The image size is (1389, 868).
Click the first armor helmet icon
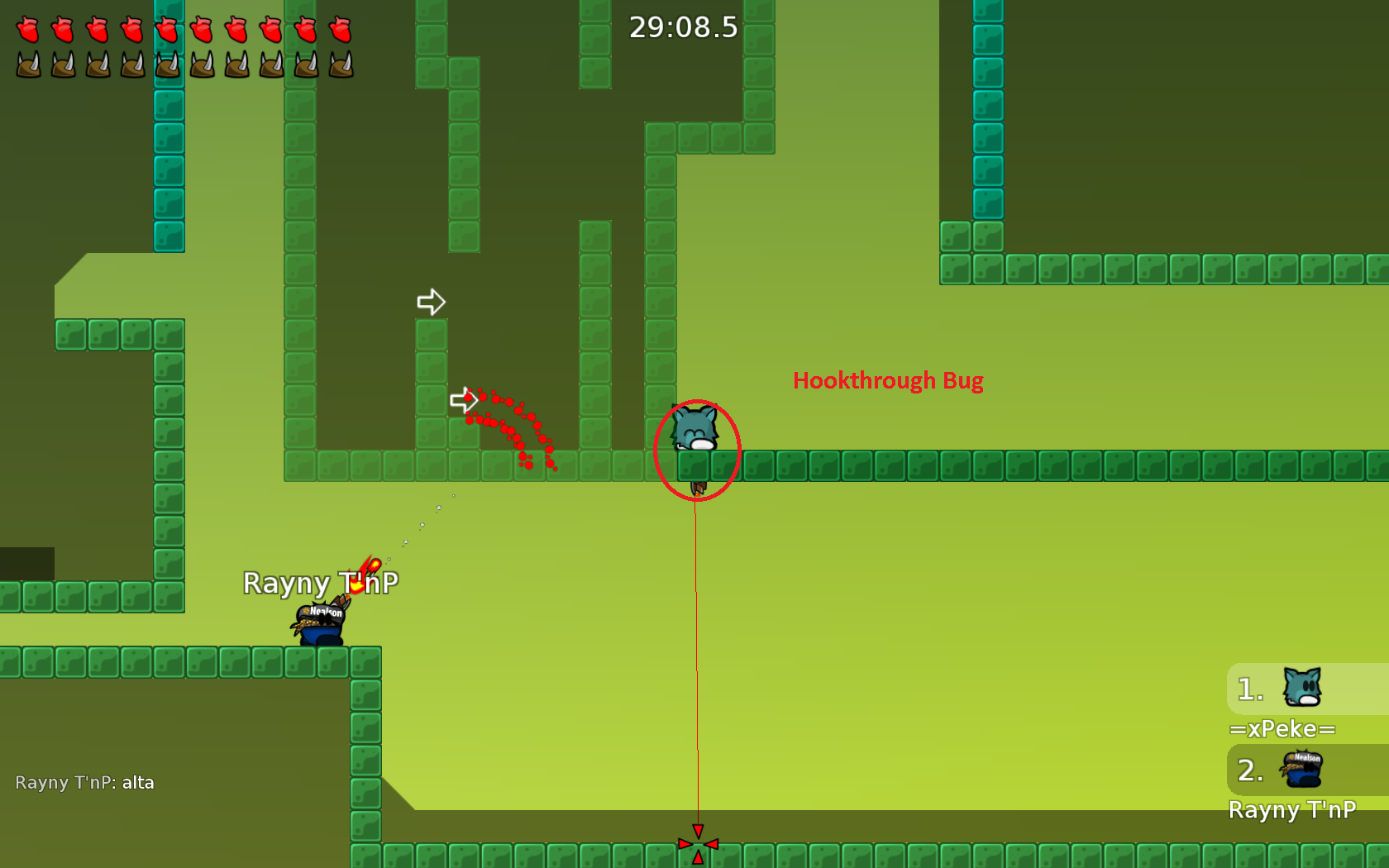27,63
